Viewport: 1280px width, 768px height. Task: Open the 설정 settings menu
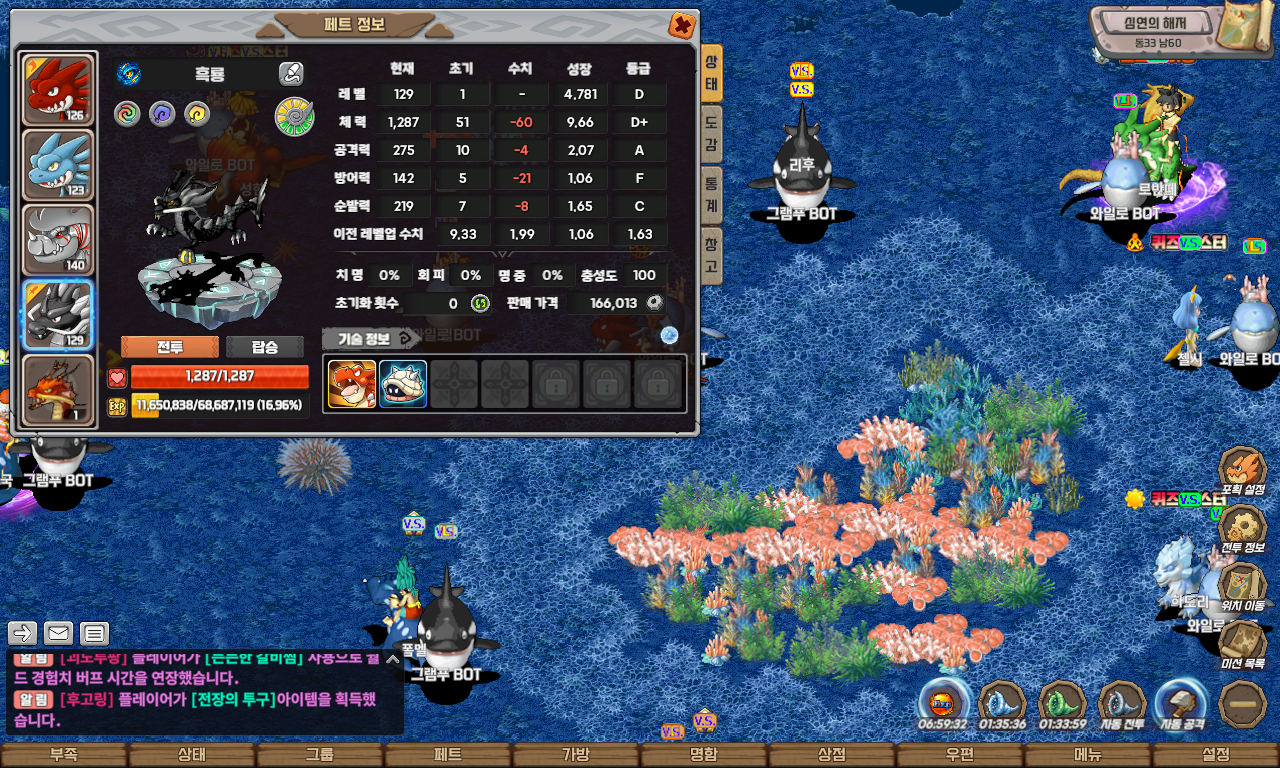point(1216,755)
